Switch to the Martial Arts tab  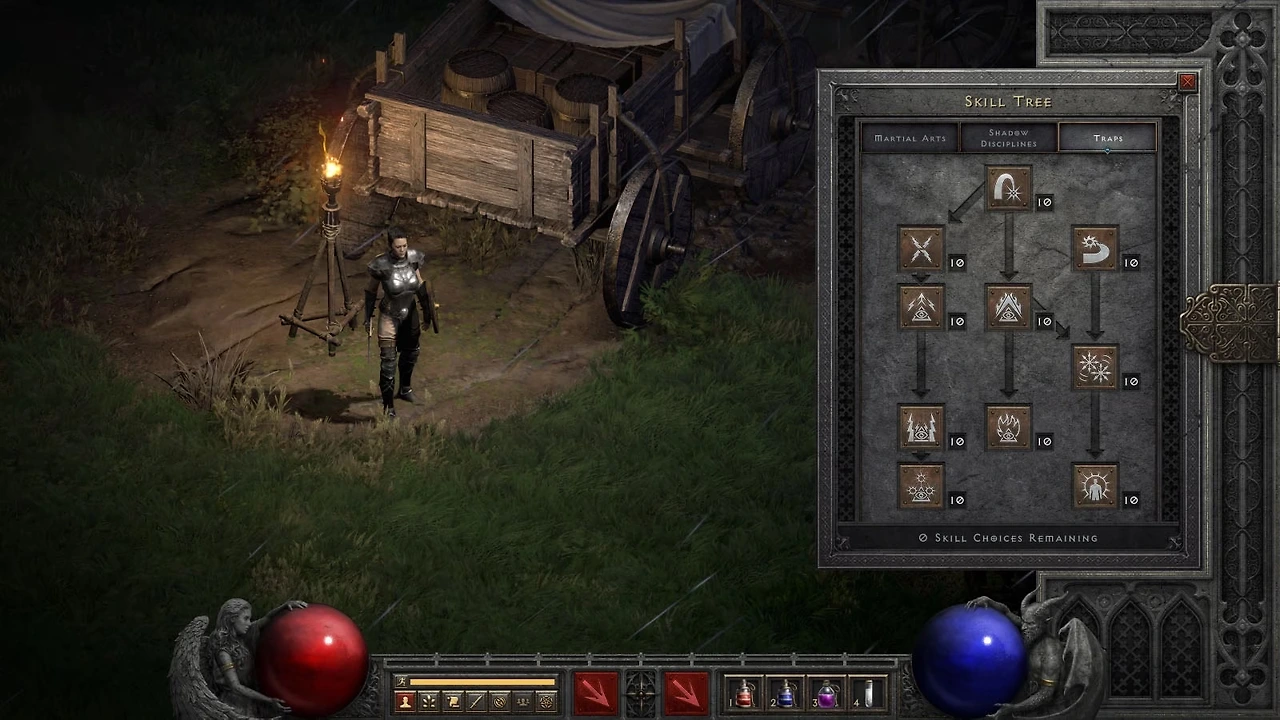point(909,138)
